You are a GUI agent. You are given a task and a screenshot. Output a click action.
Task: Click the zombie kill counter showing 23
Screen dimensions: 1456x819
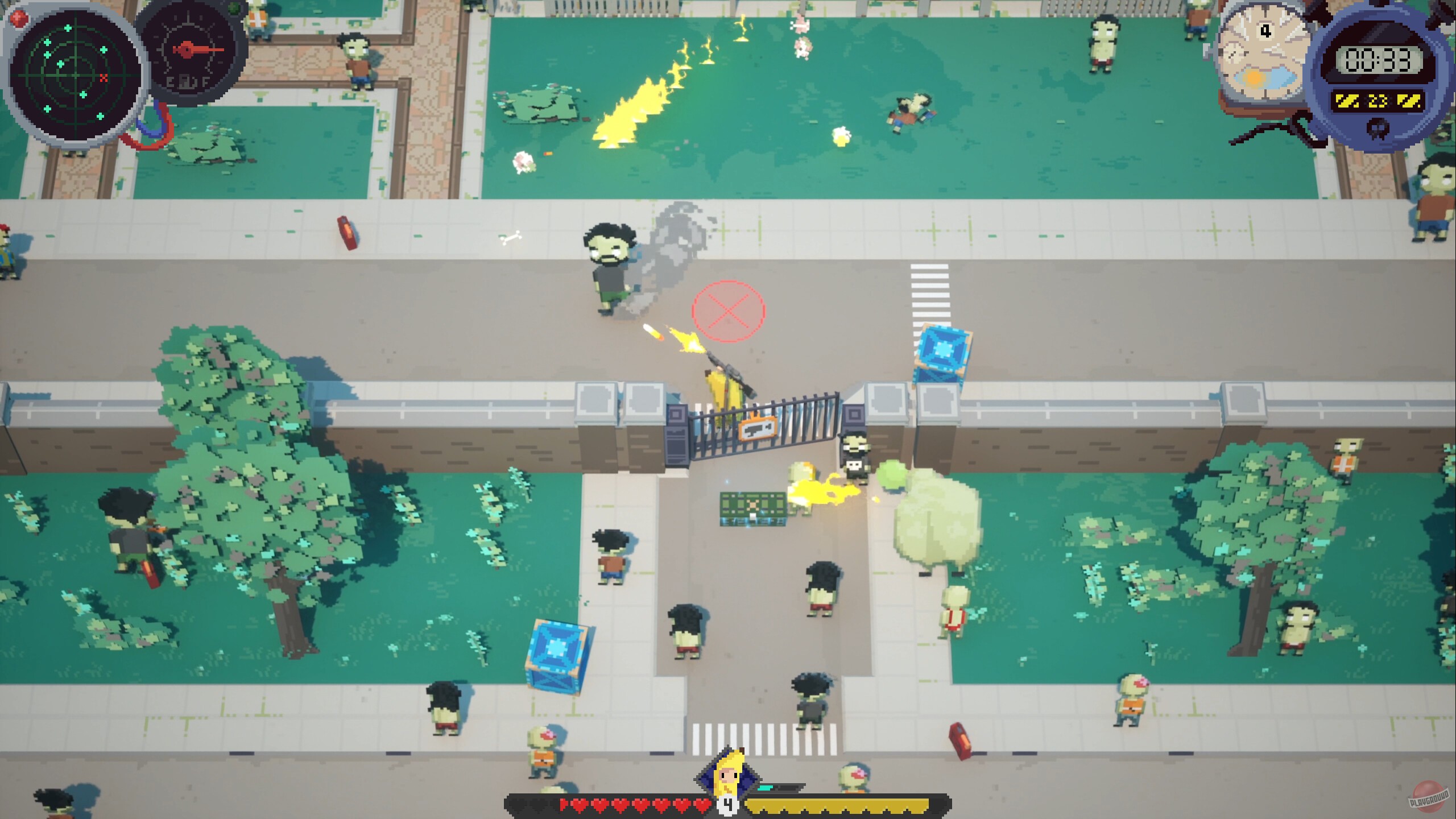(x=1378, y=101)
